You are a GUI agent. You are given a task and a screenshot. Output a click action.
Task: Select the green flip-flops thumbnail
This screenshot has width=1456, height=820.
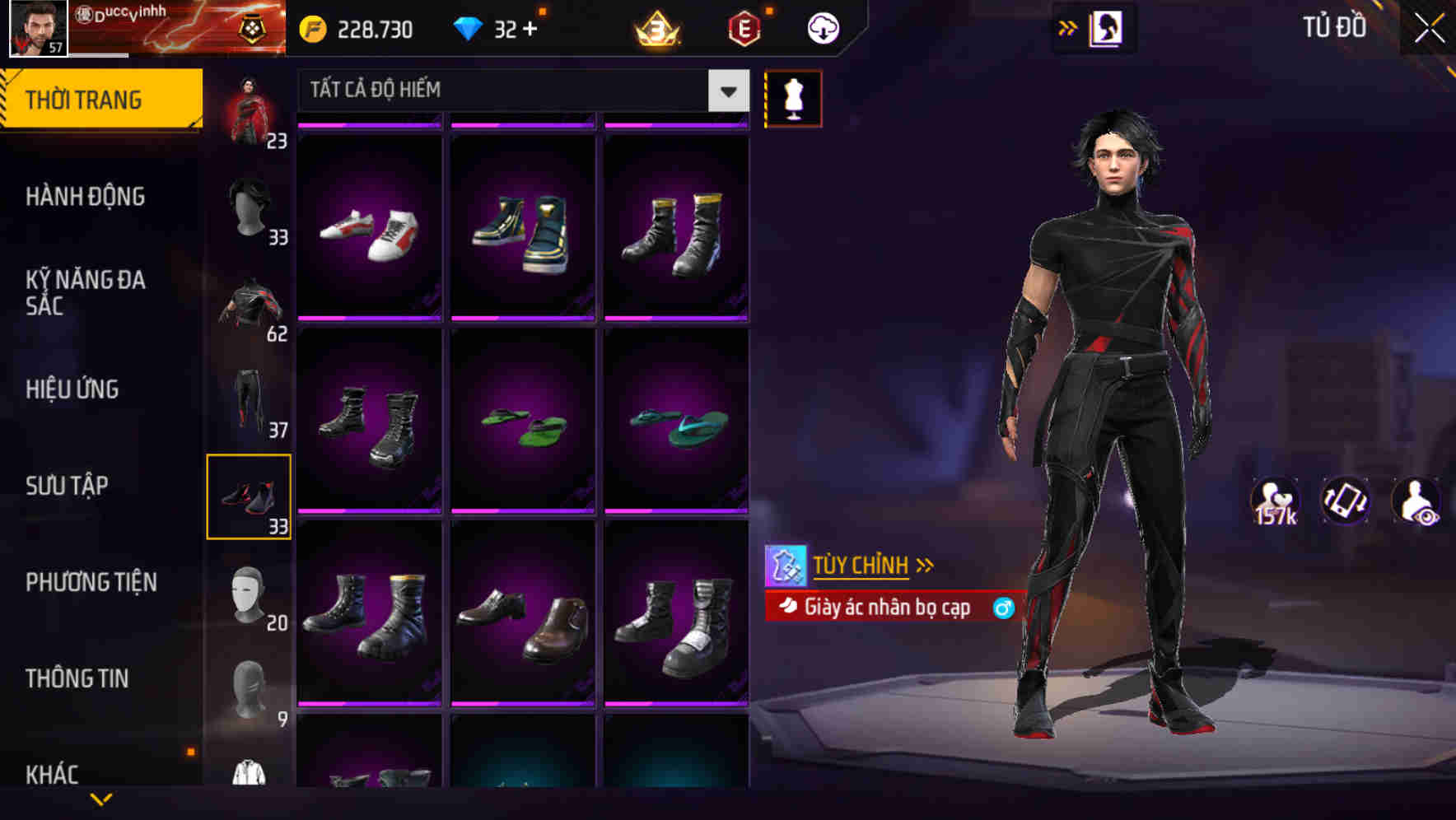[x=522, y=424]
